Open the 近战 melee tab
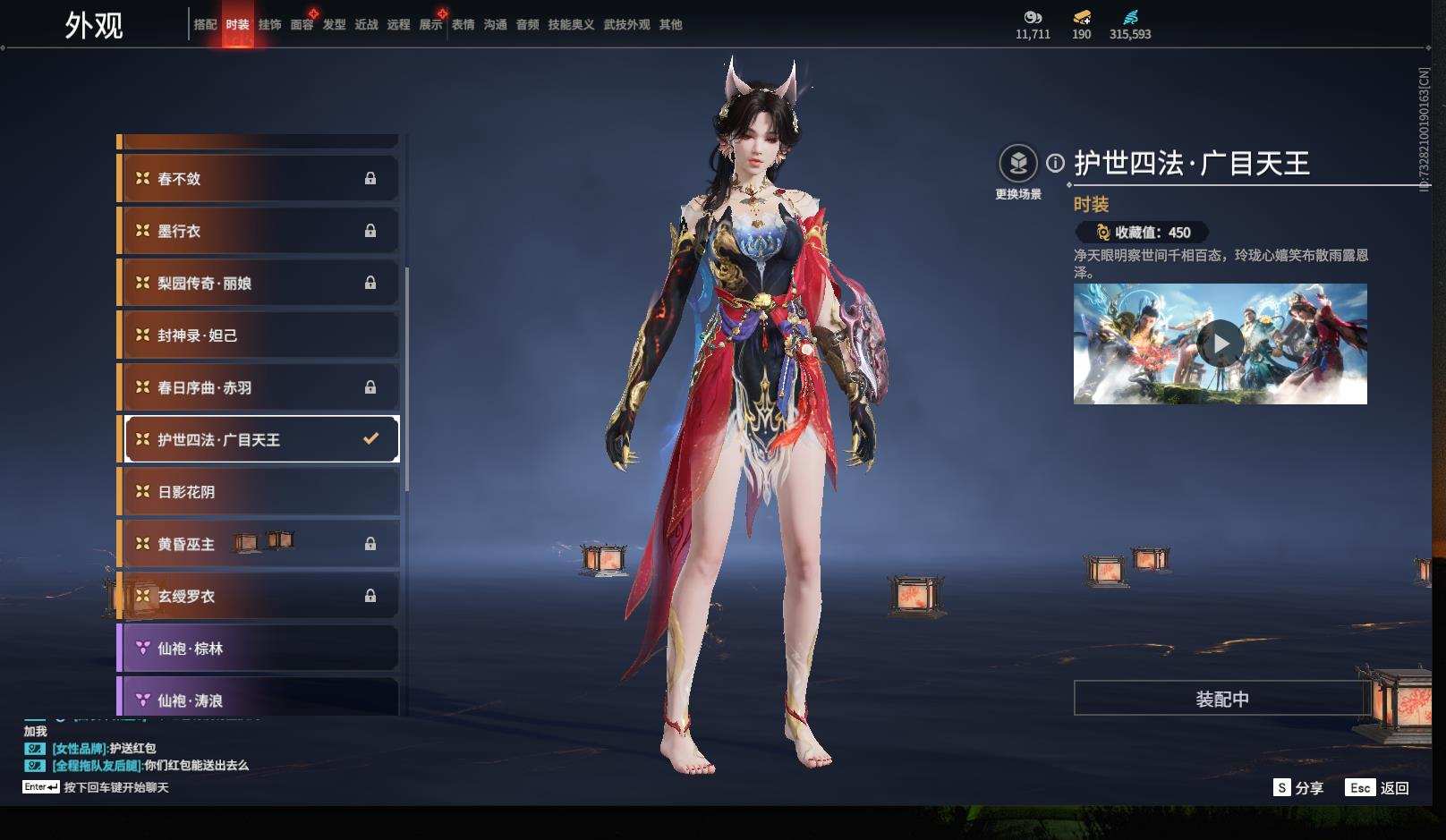Image resolution: width=1446 pixels, height=840 pixels. (366, 25)
